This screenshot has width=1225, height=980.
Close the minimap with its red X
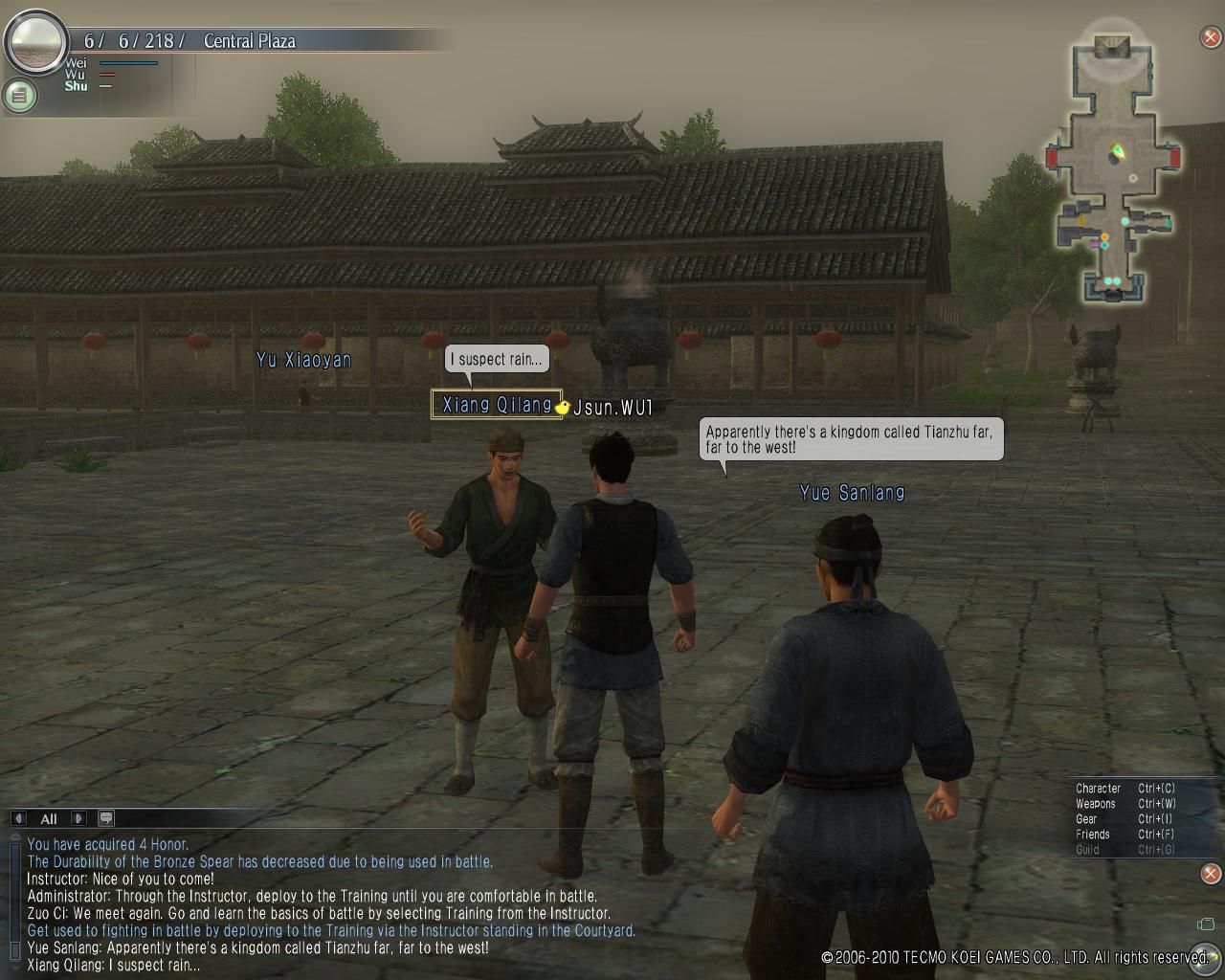click(1211, 37)
